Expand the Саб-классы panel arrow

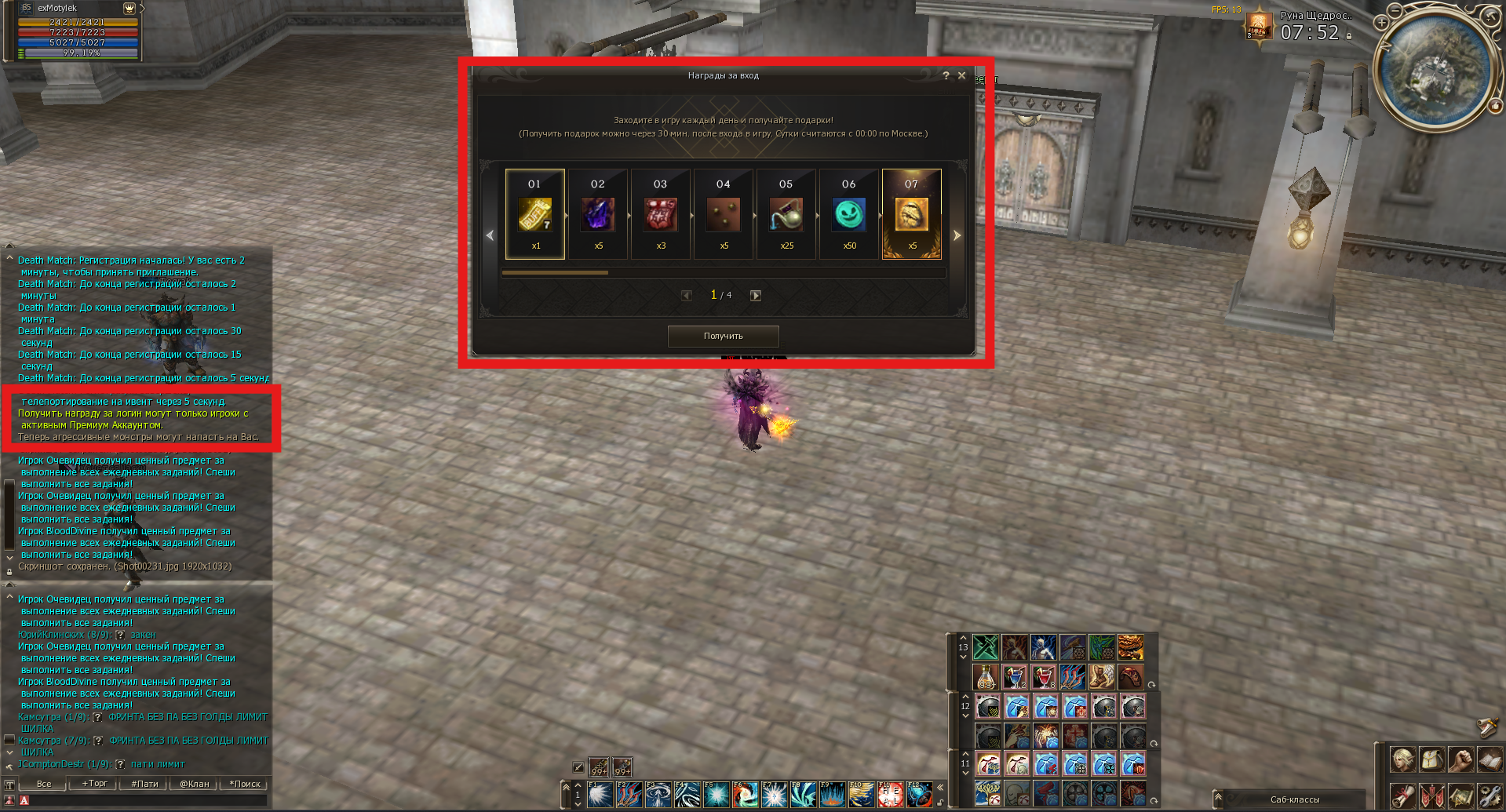pos(1218,797)
